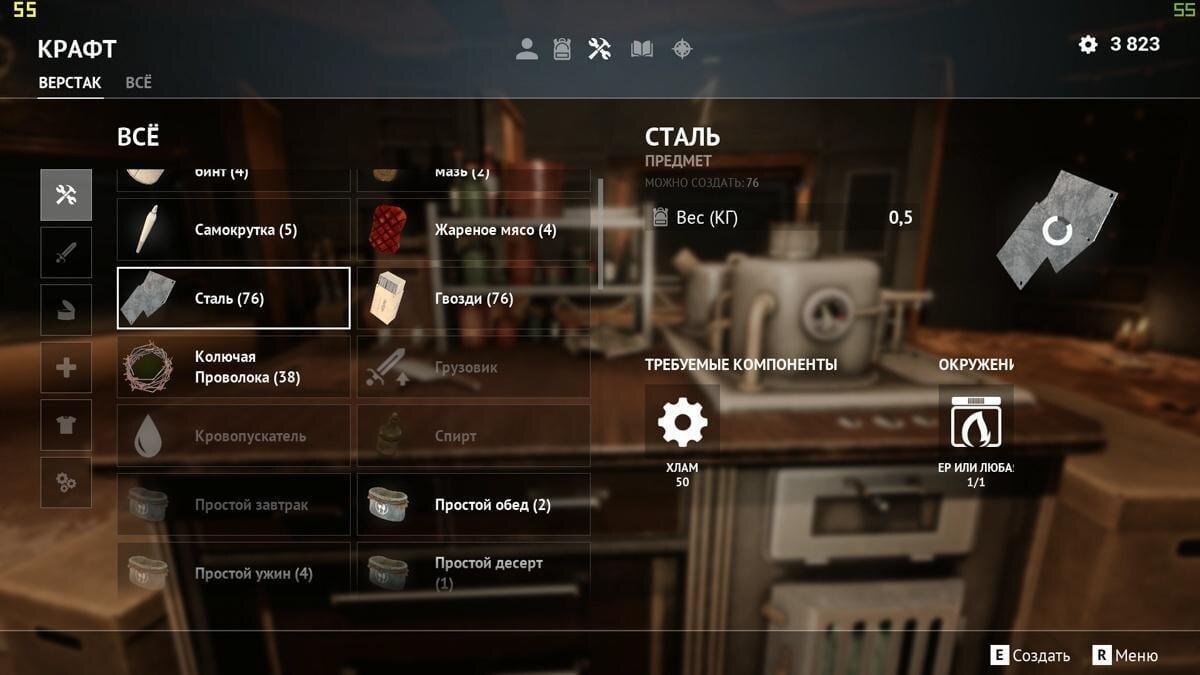Click the Хлам required component icon
1200x675 pixels.
pos(682,423)
